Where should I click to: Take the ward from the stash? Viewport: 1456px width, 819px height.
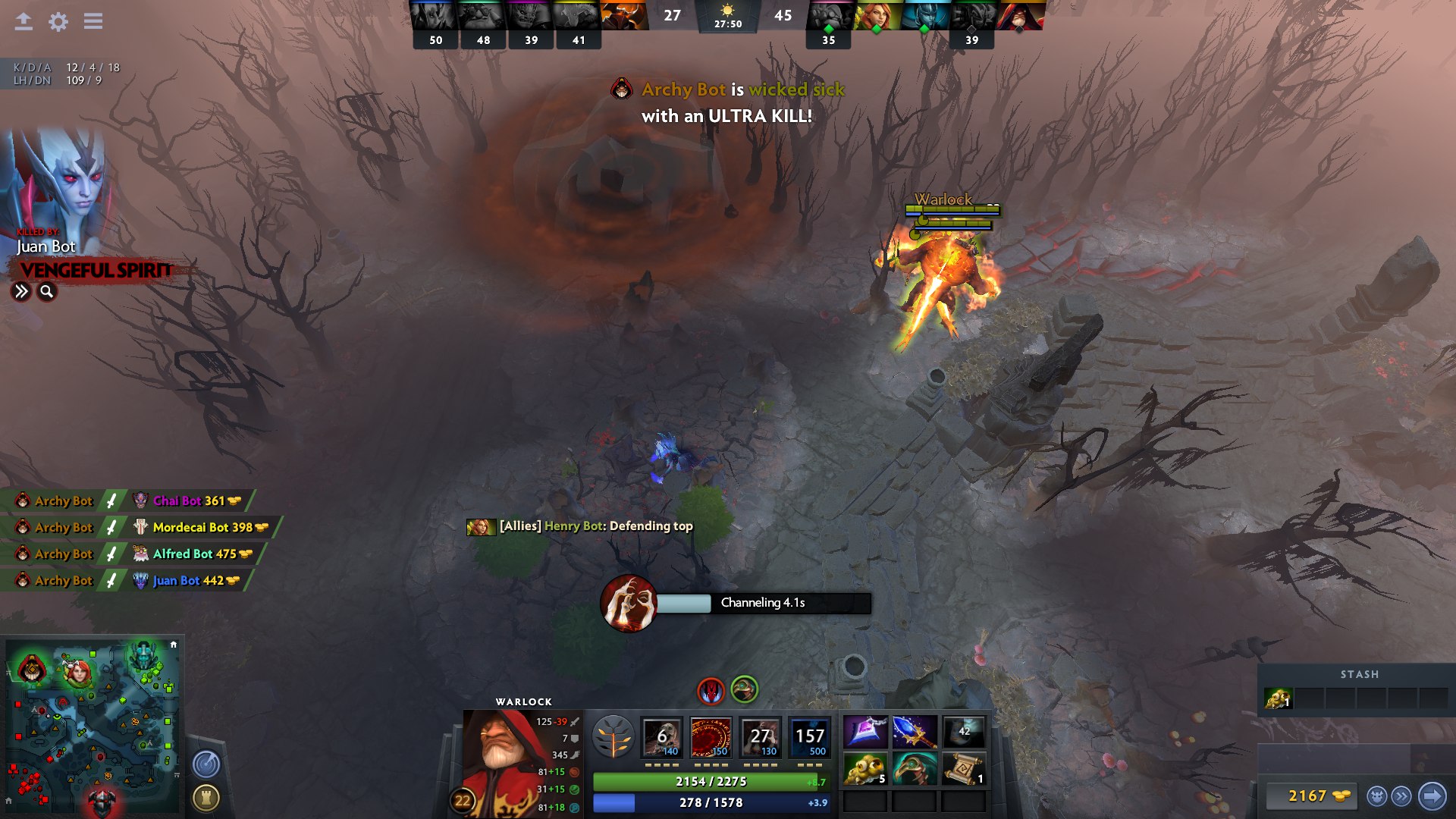coord(1278,698)
